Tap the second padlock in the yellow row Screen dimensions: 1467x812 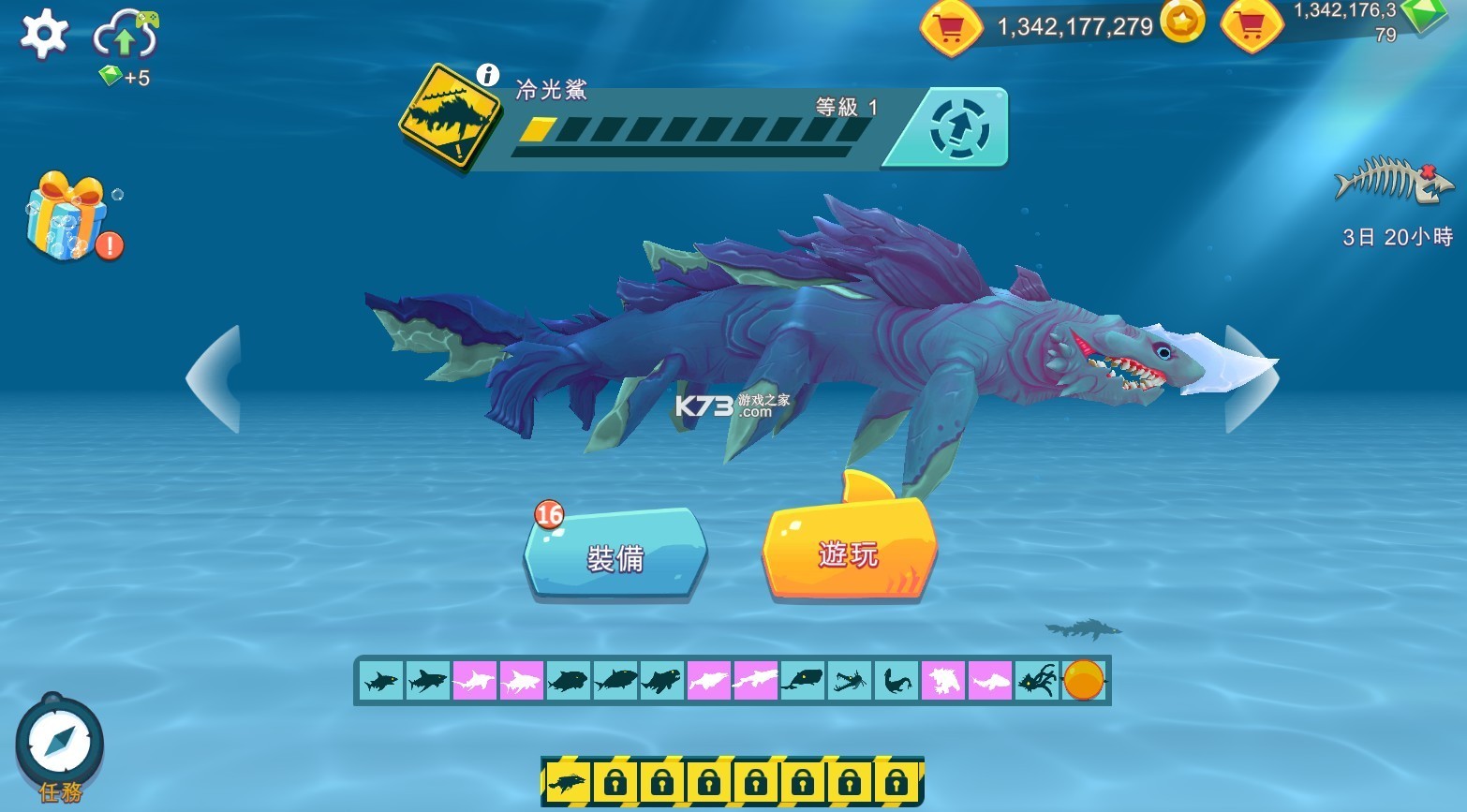click(661, 781)
